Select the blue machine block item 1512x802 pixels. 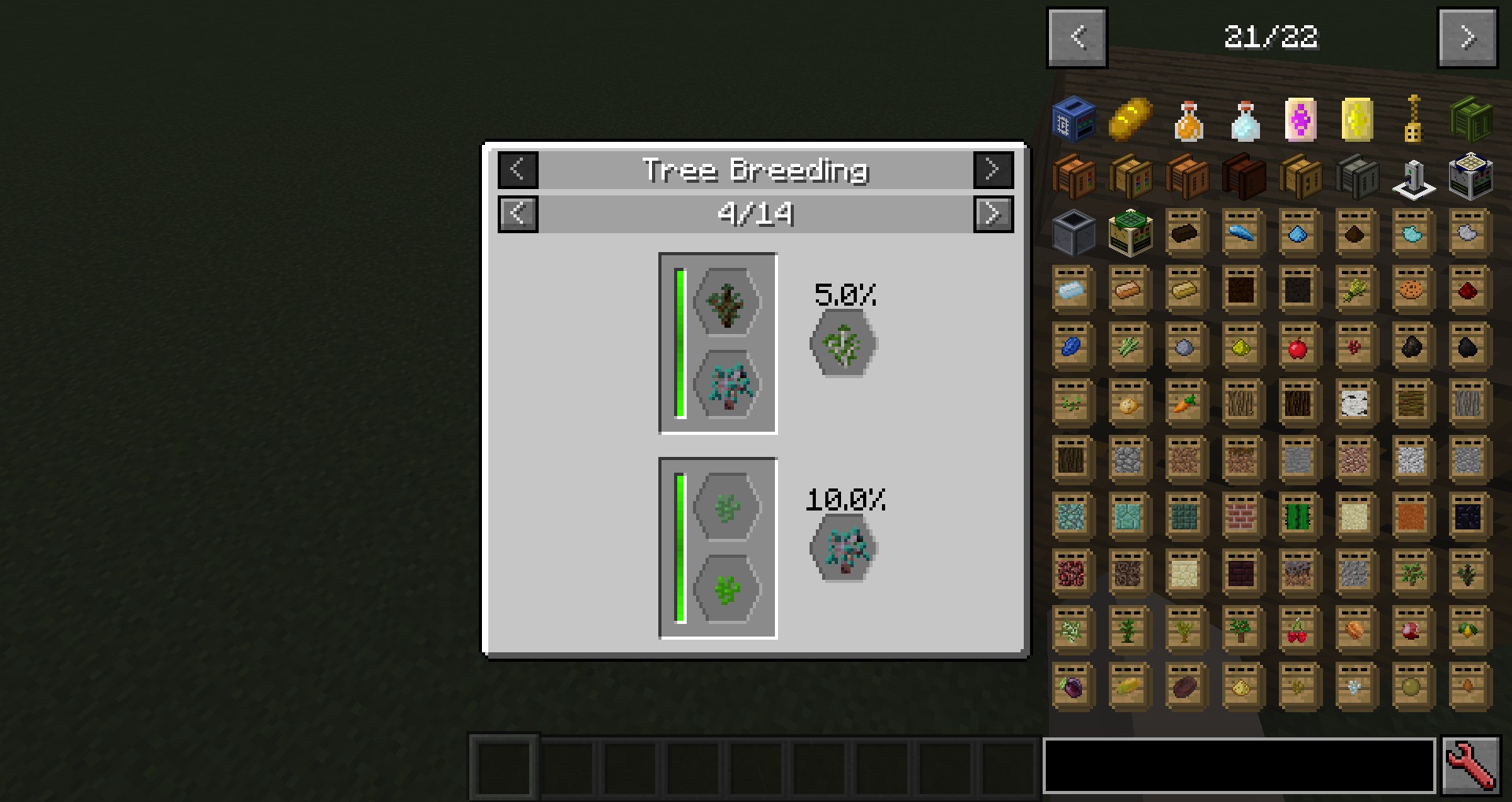click(1074, 120)
